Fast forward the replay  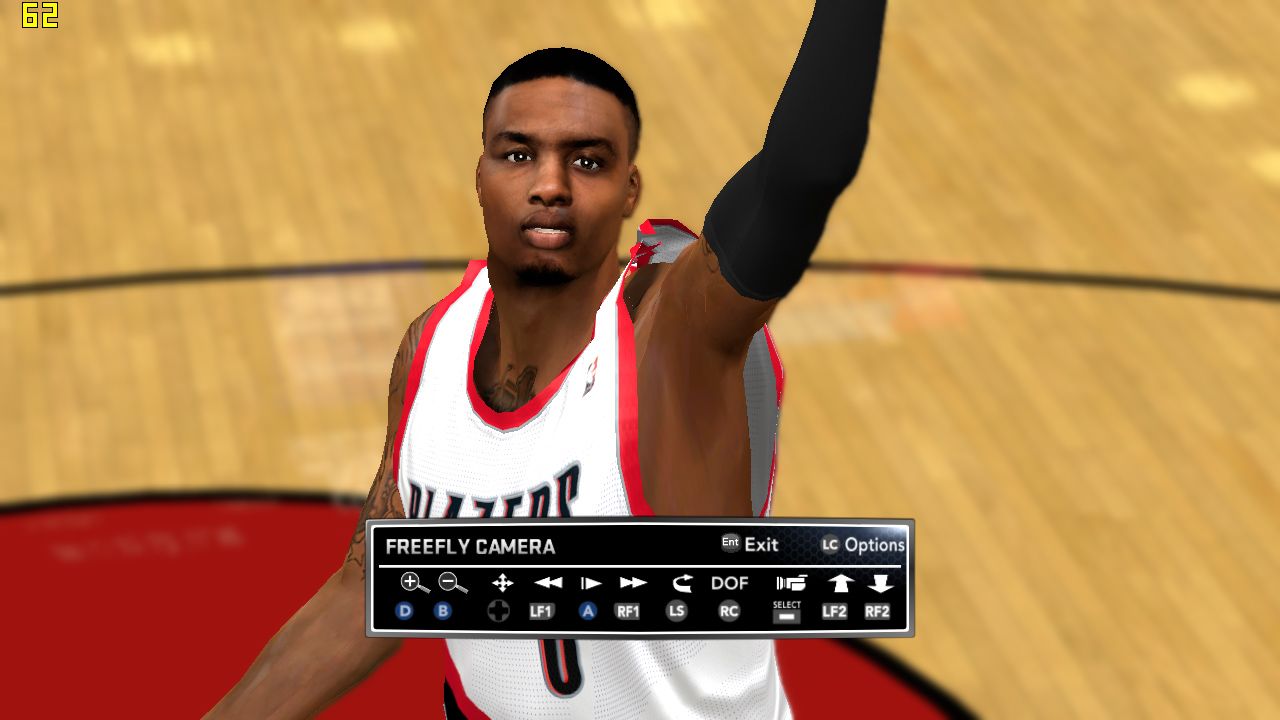point(633,583)
